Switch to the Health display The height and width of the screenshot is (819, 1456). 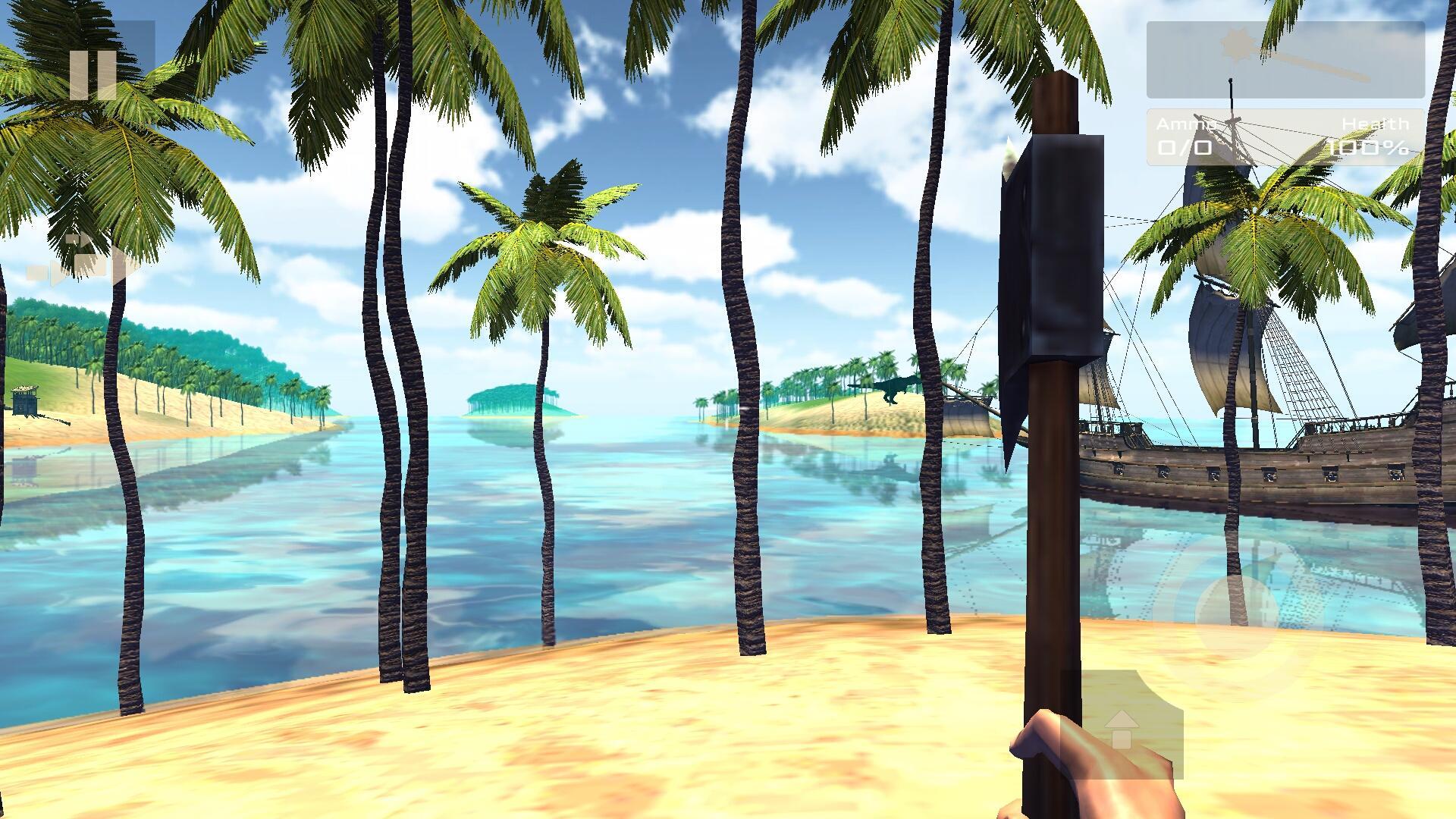coord(1374,136)
